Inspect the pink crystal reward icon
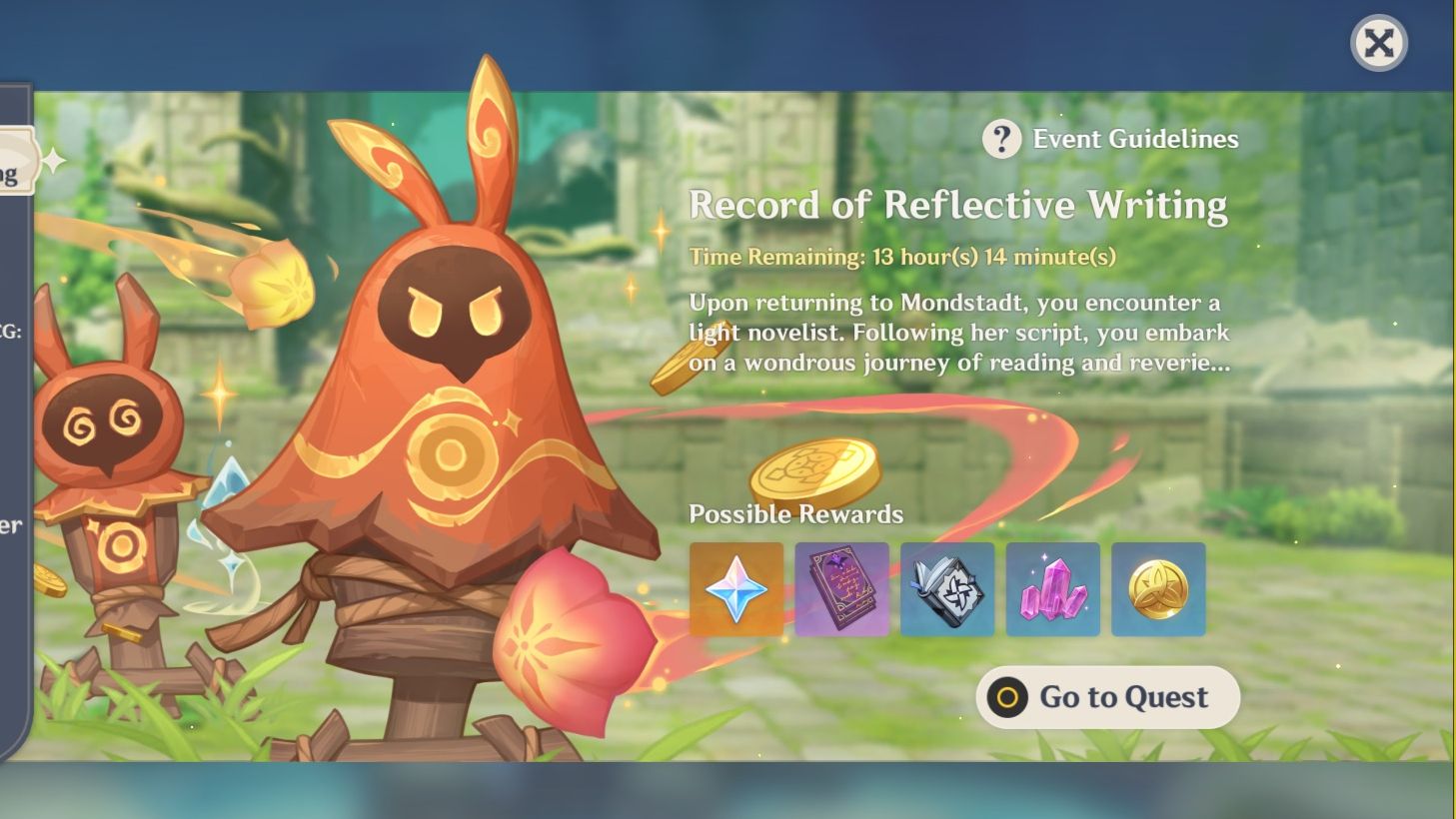 coord(1051,589)
